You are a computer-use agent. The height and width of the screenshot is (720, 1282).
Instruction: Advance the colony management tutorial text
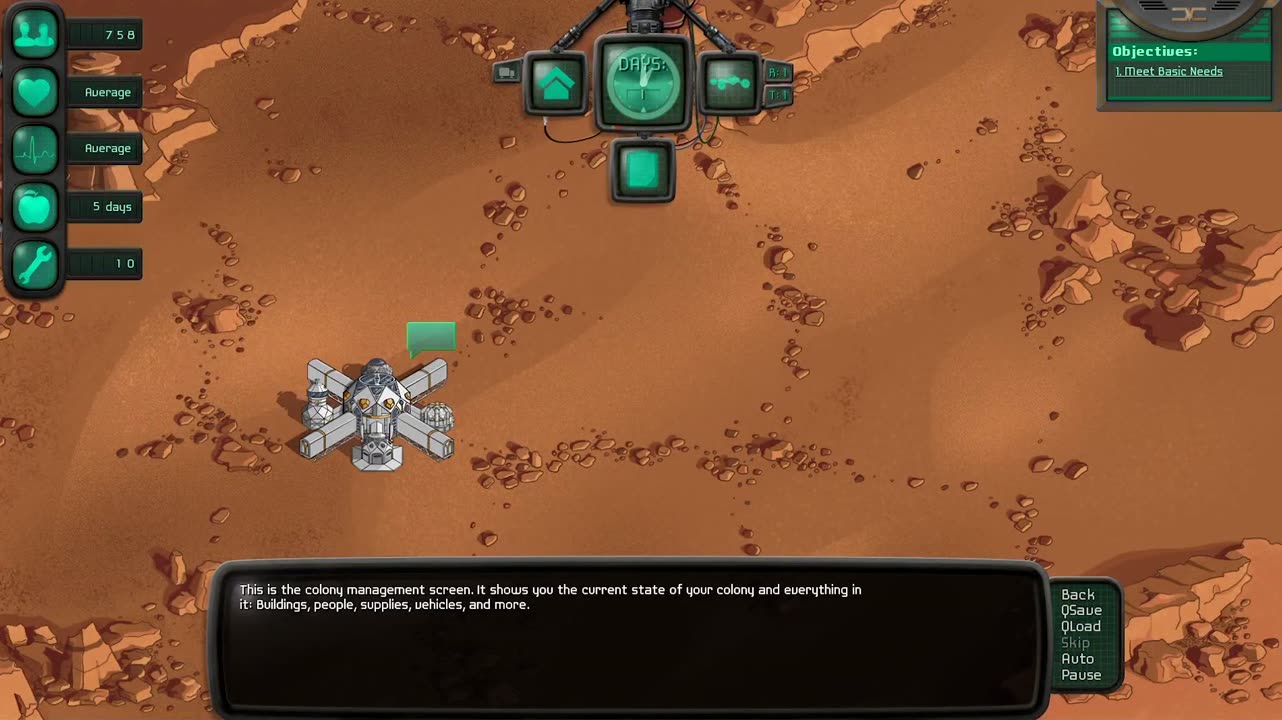(x=630, y=640)
